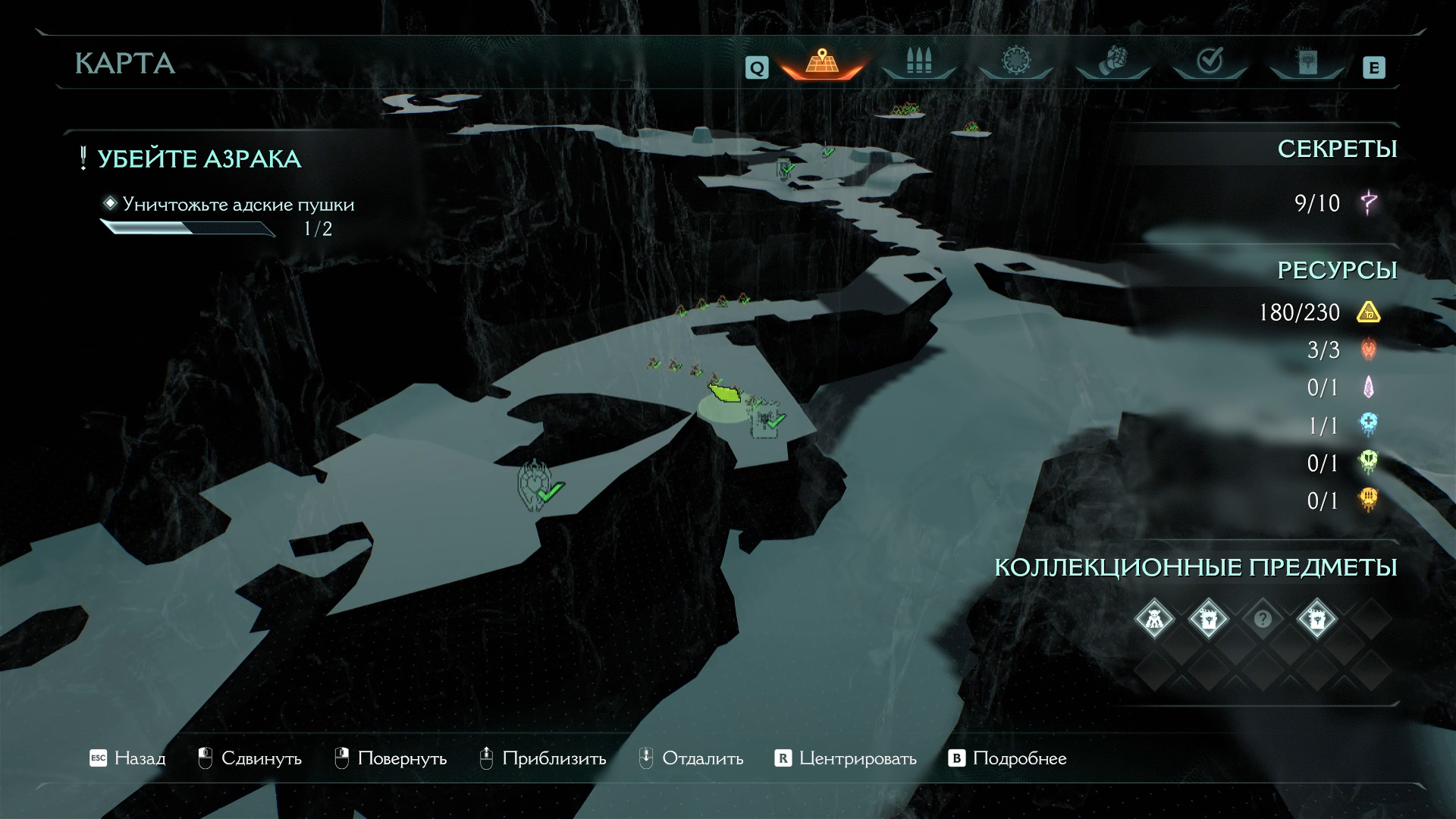The height and width of the screenshot is (819, 1456).
Task: Open the checkmark challenges tab
Action: coord(1210,61)
